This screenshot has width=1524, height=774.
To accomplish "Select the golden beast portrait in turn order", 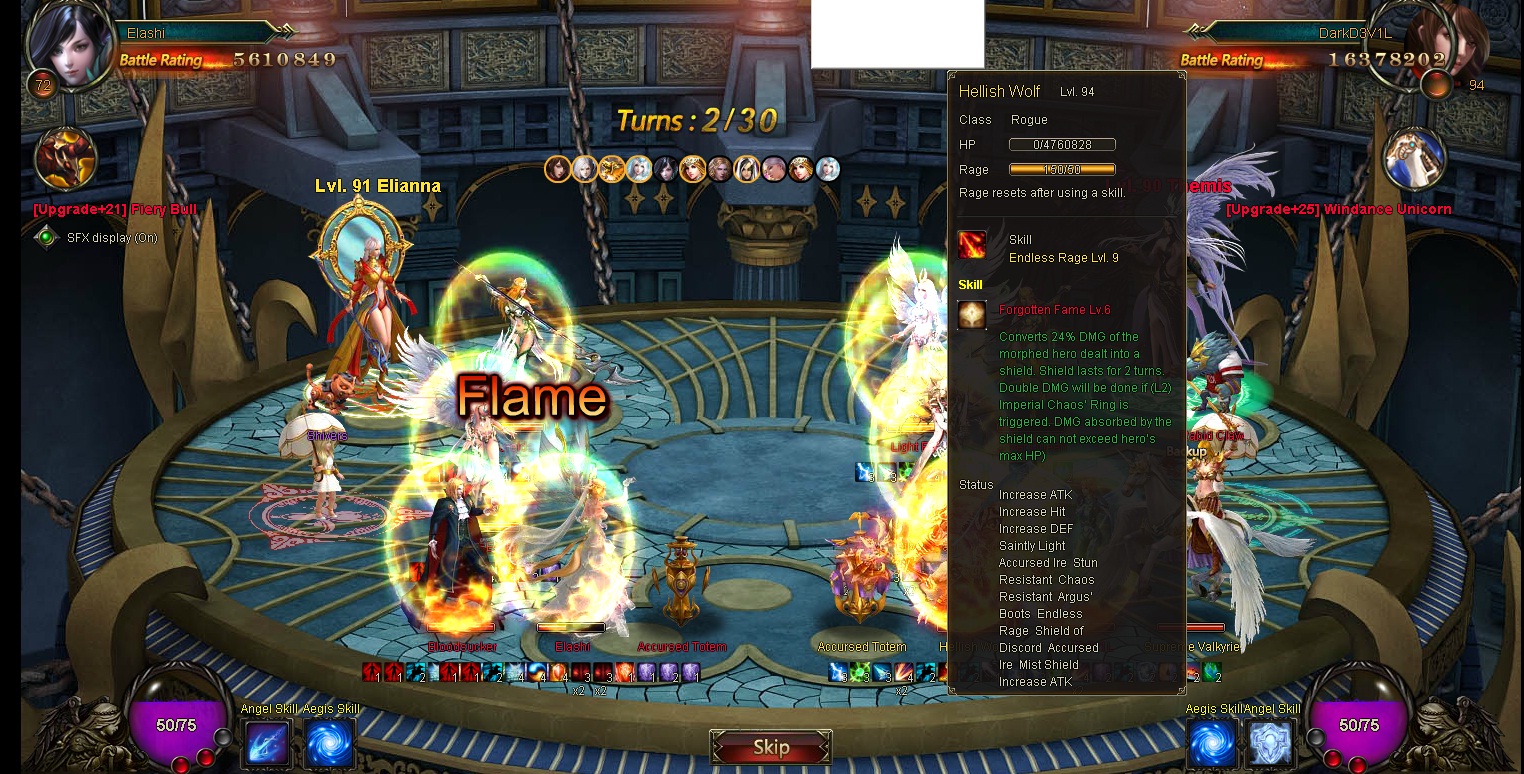I will (611, 169).
